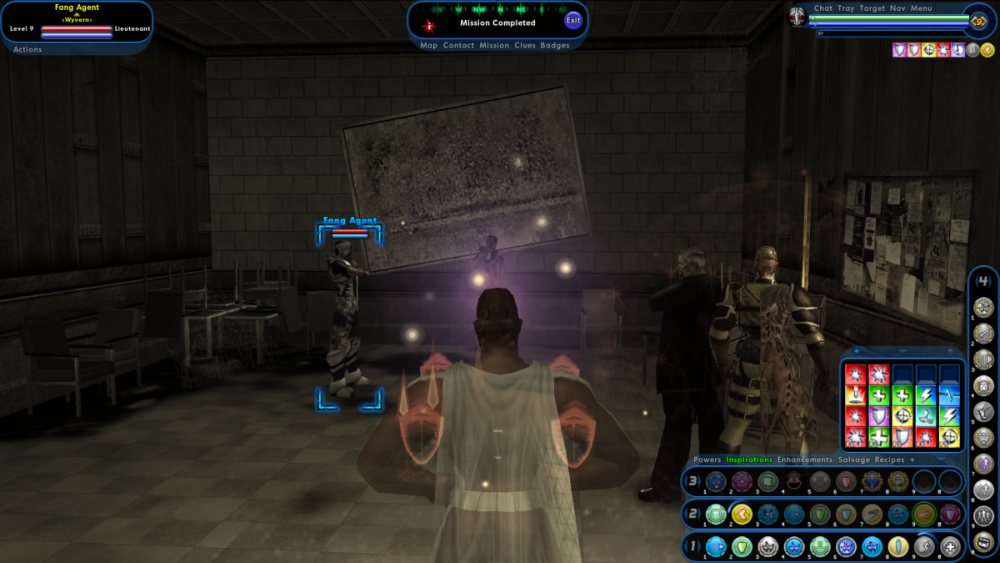Toggle the Target window

pyautogui.click(x=872, y=8)
